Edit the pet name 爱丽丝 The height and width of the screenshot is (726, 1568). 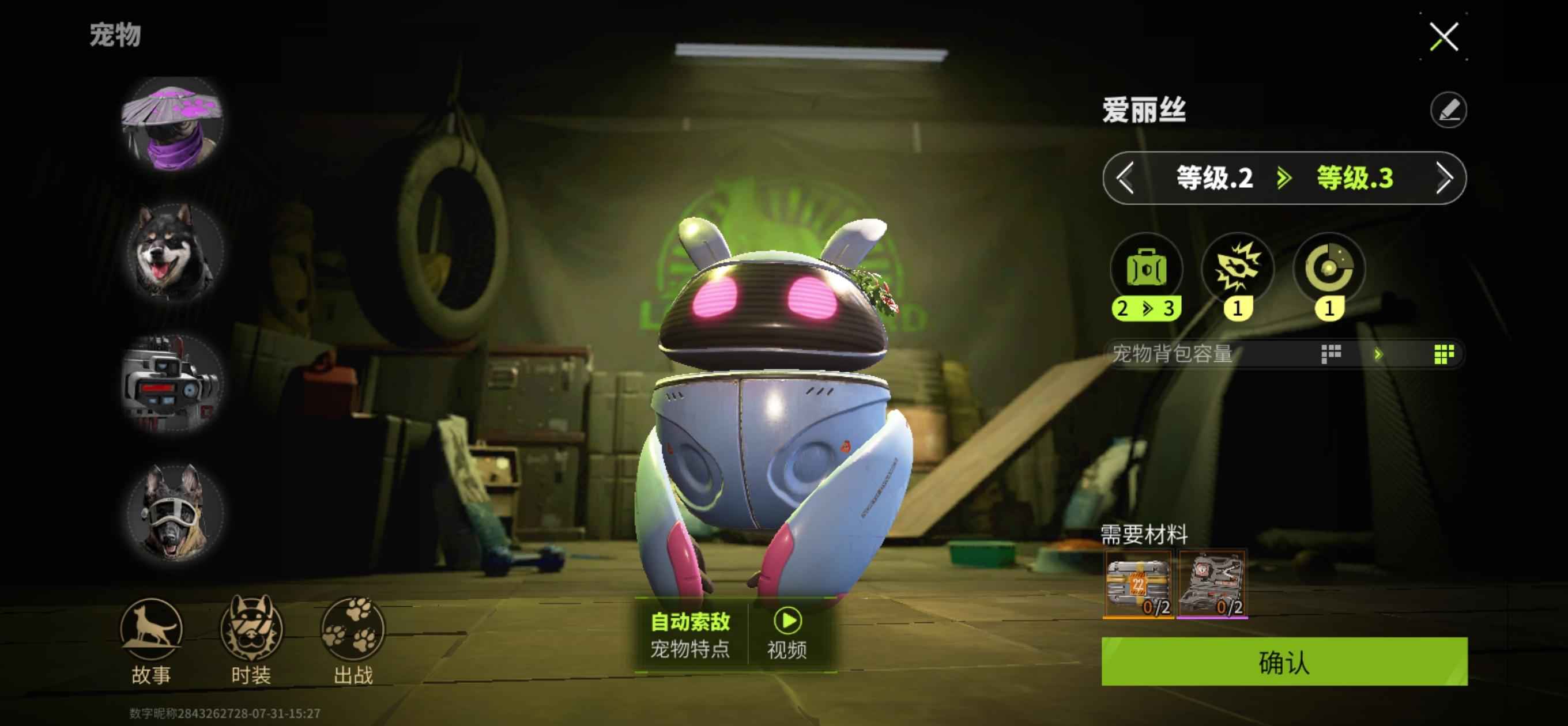click(x=1448, y=110)
